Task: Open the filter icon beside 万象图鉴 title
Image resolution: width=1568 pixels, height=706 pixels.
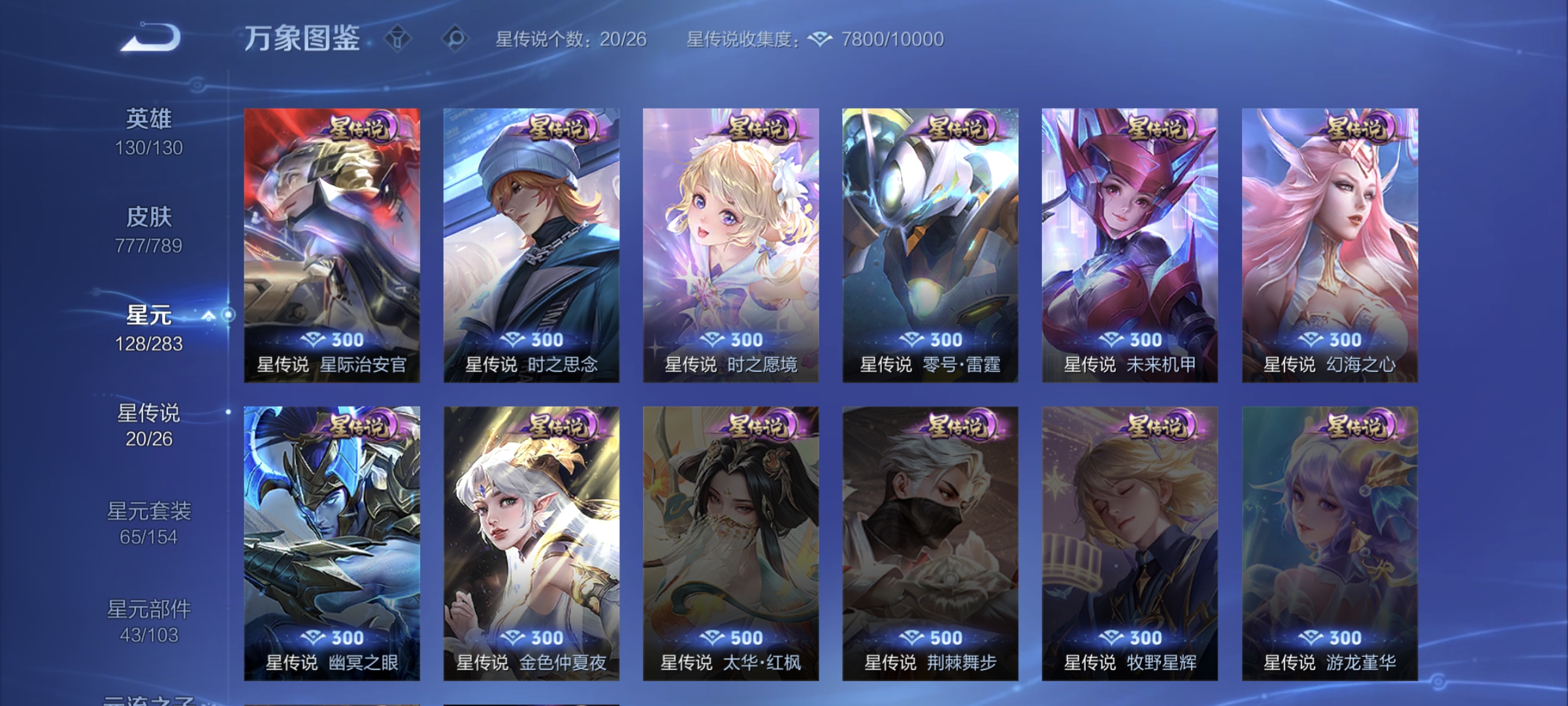Action: [397, 39]
